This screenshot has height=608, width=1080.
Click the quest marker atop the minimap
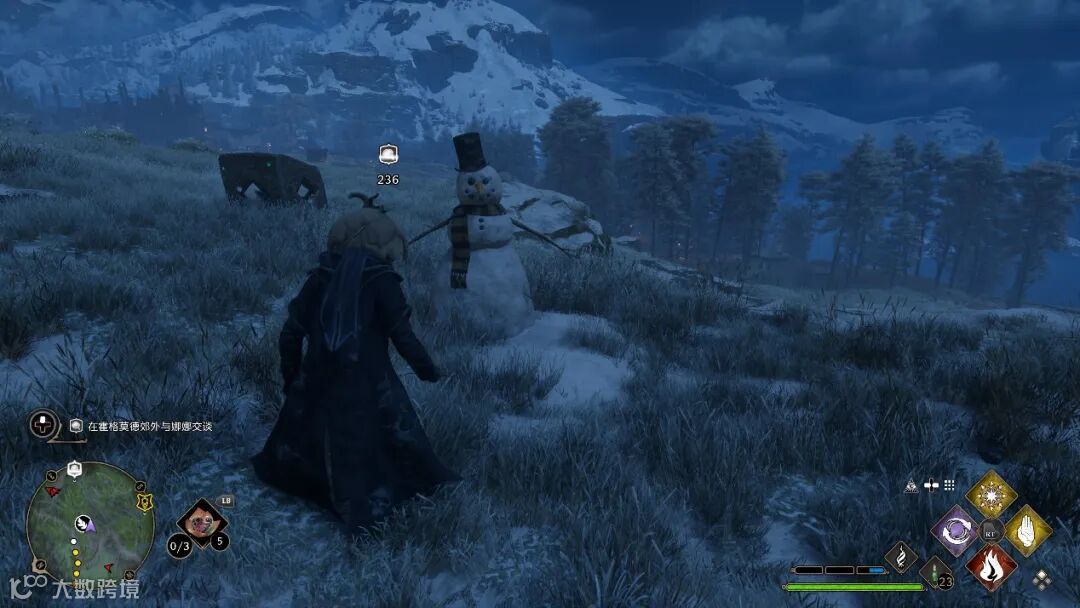(x=74, y=468)
